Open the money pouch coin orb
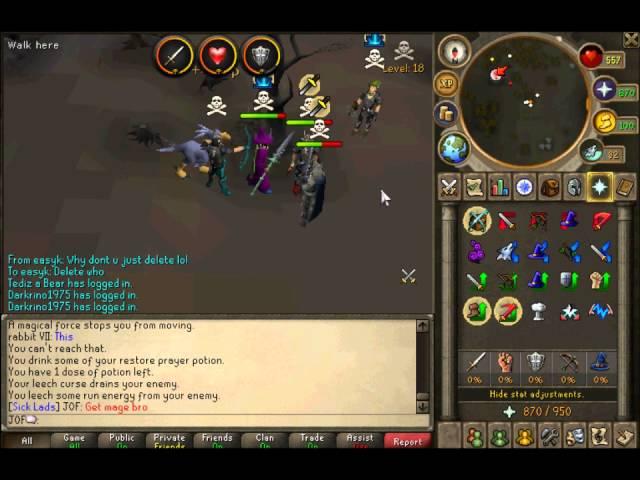This screenshot has height=480, width=640. click(606, 122)
